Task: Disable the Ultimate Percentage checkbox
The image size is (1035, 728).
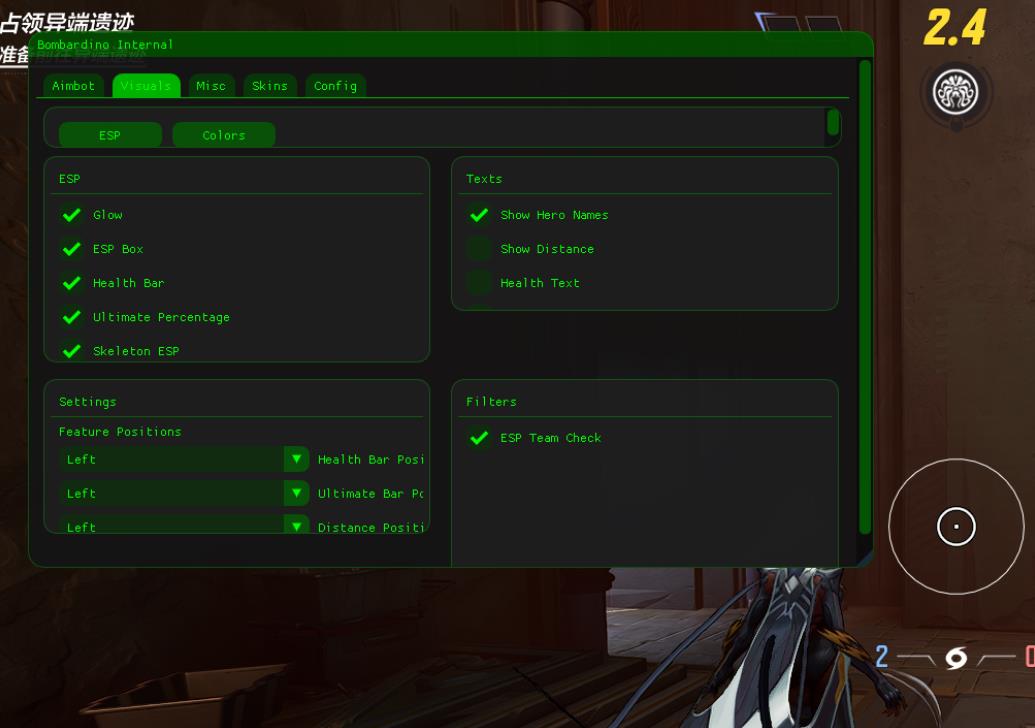Action: pyautogui.click(x=72, y=317)
